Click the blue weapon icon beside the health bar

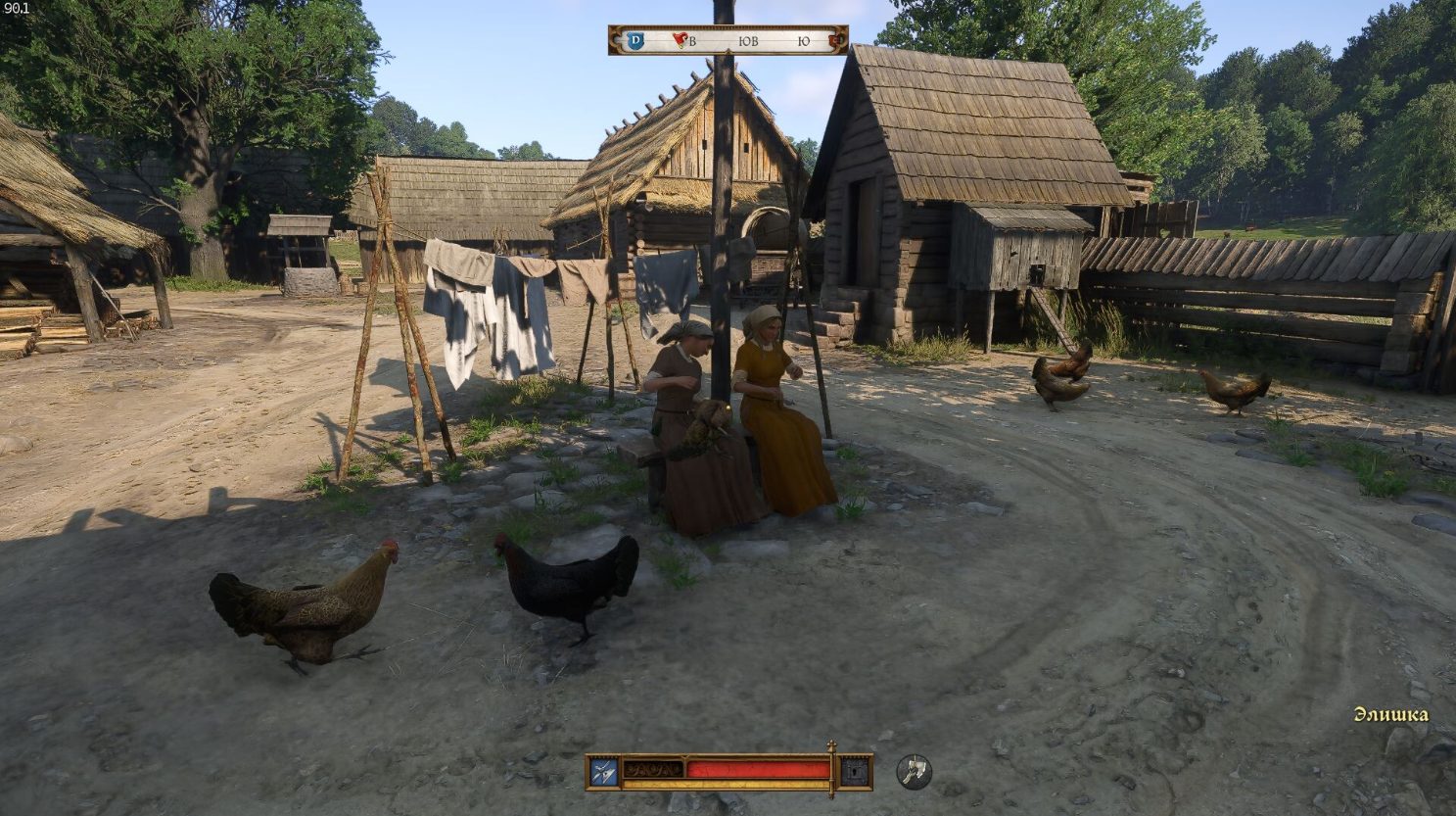click(x=603, y=772)
